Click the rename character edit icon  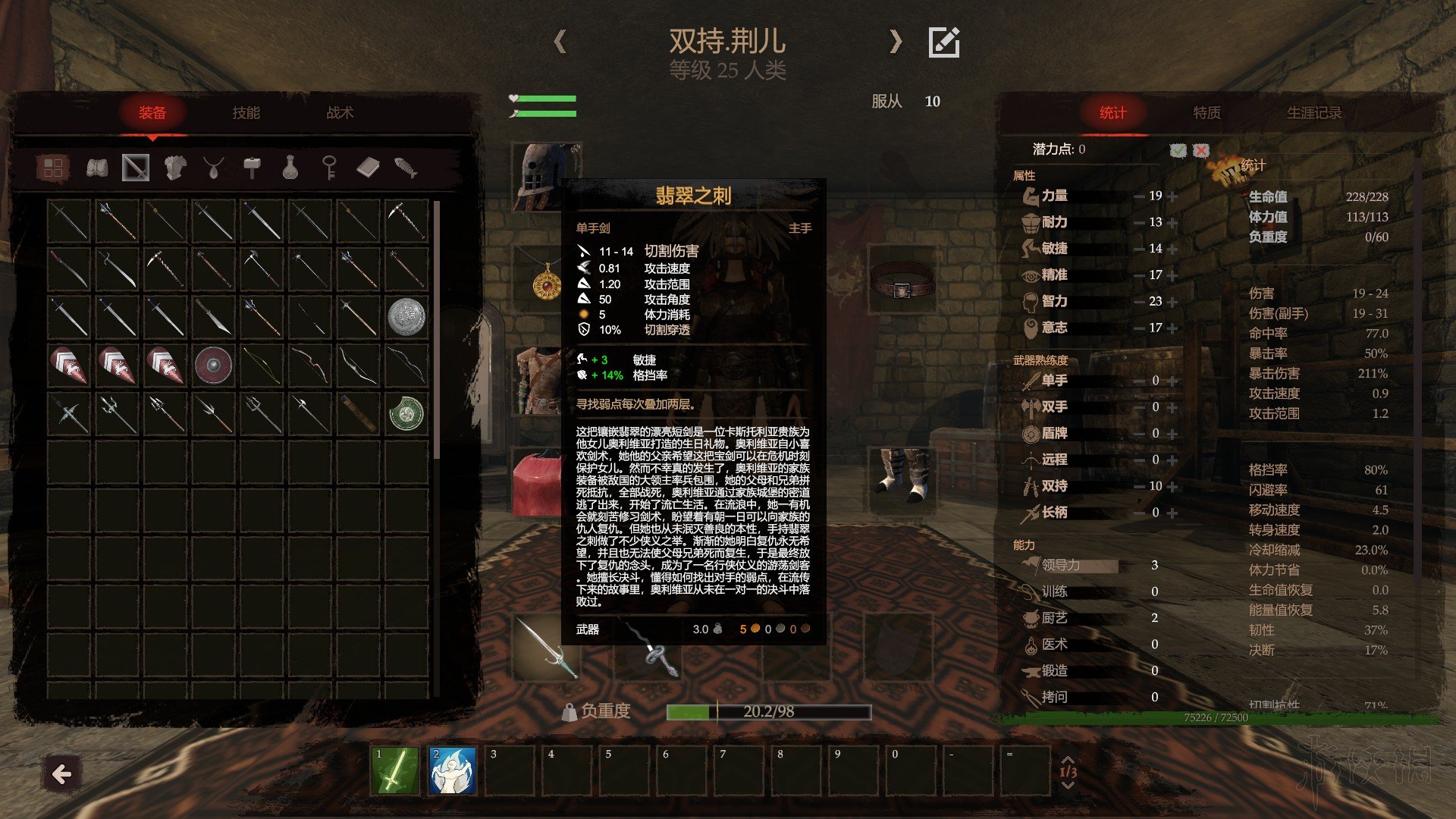pyautogui.click(x=944, y=42)
